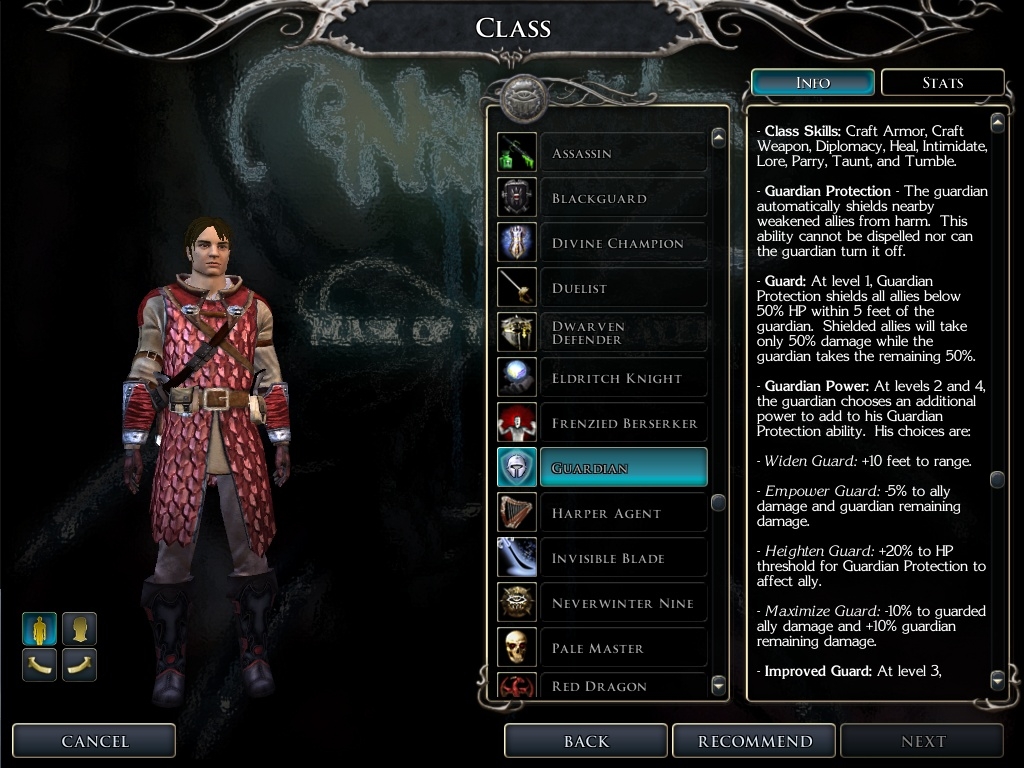The width and height of the screenshot is (1024, 768).
Task: Show the full body character view
Action: (40, 629)
